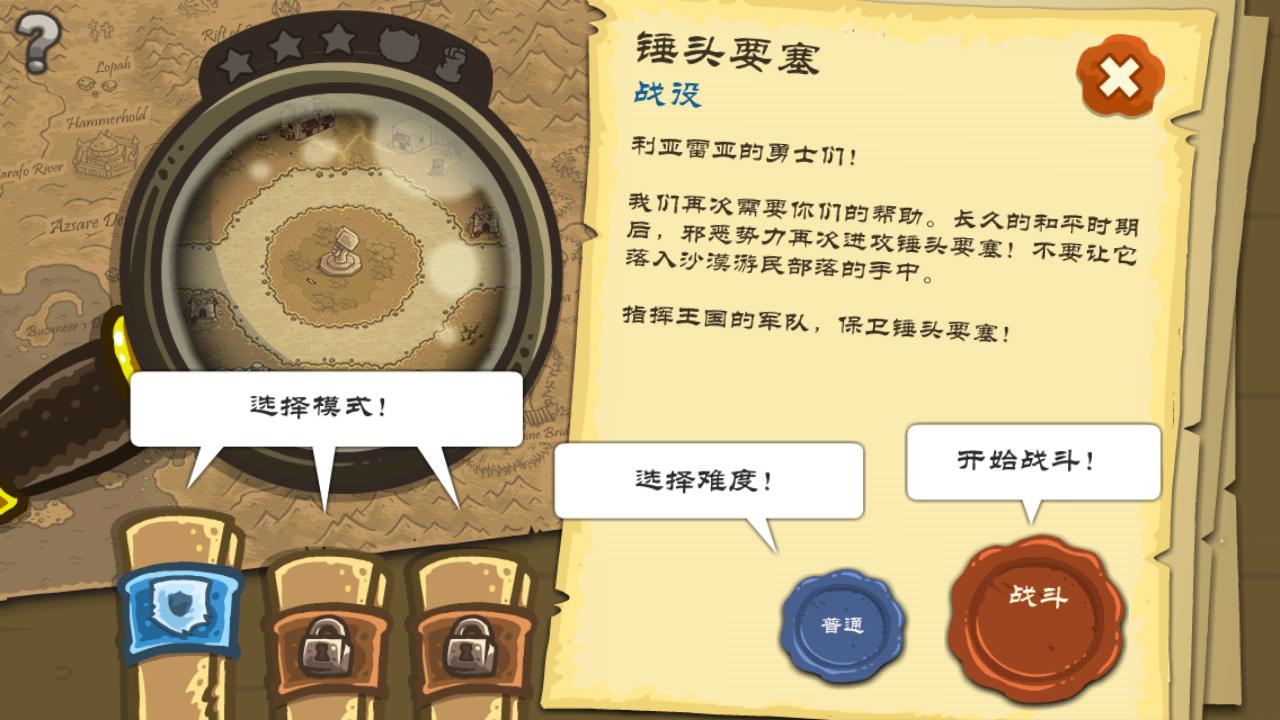Choose the 普通 difficulty wax seal

[848, 622]
